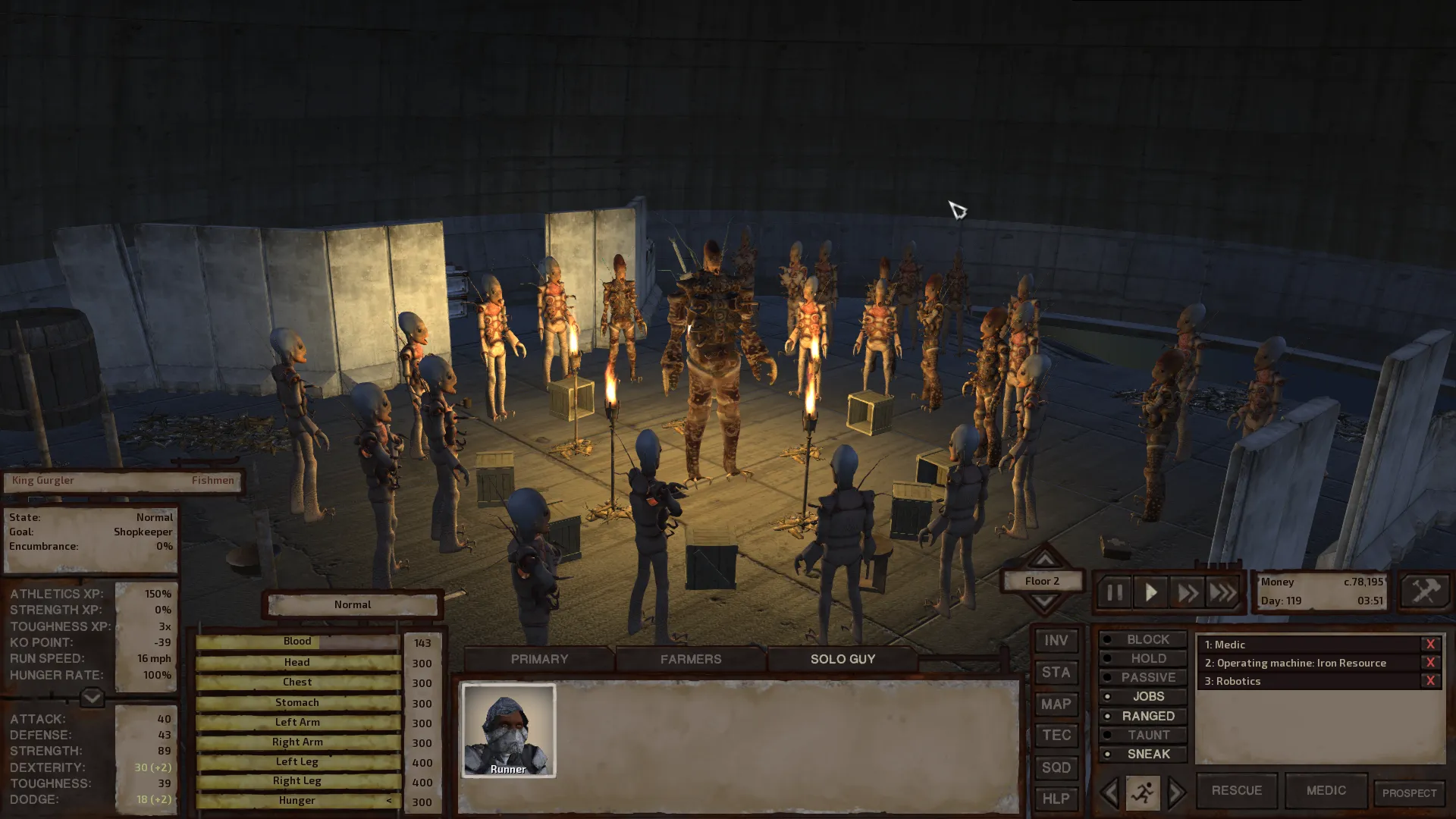Select the Runner character portrait
Image resolution: width=1456 pixels, height=819 pixels.
click(508, 730)
